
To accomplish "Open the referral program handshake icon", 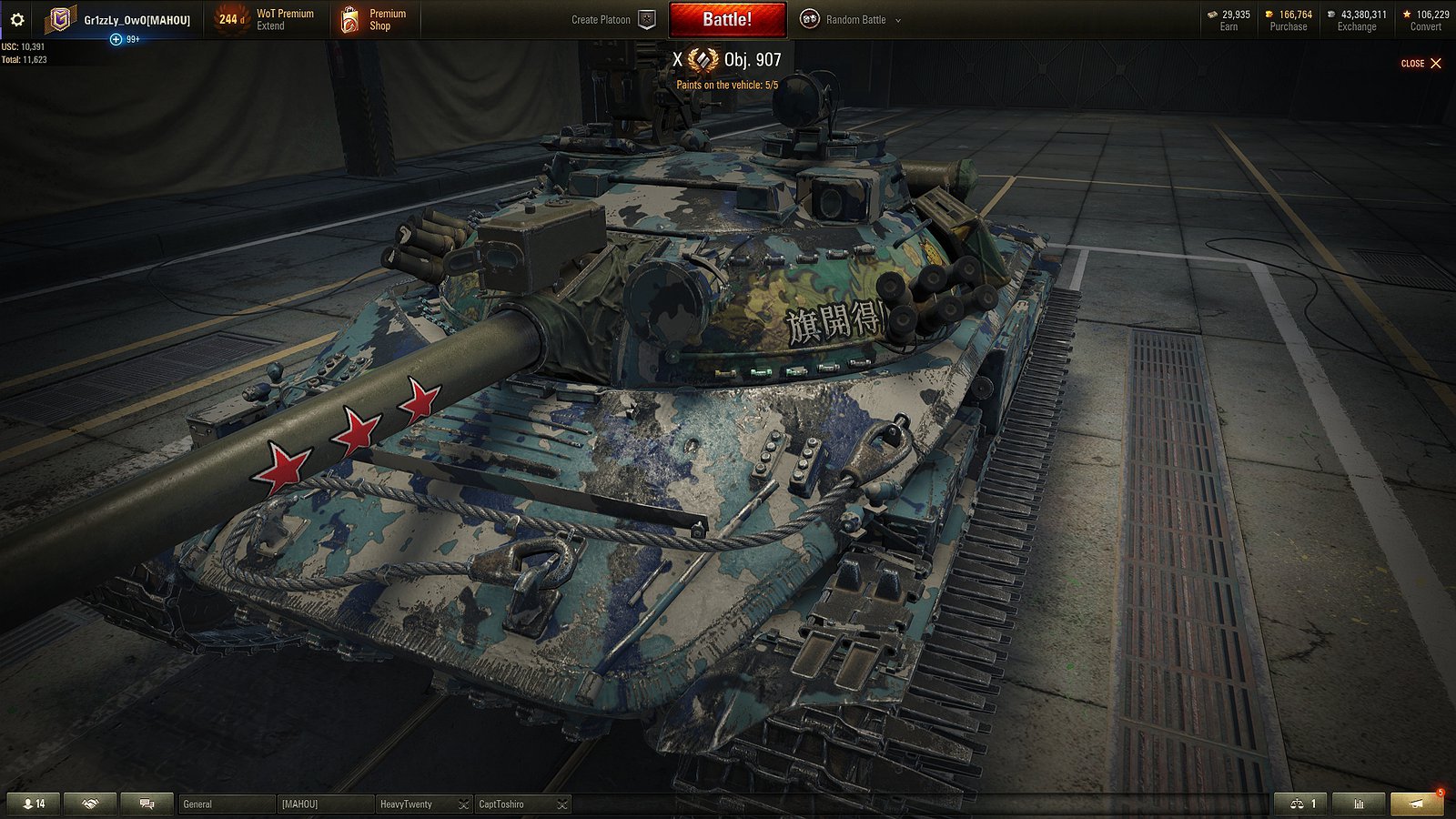I will [x=88, y=804].
